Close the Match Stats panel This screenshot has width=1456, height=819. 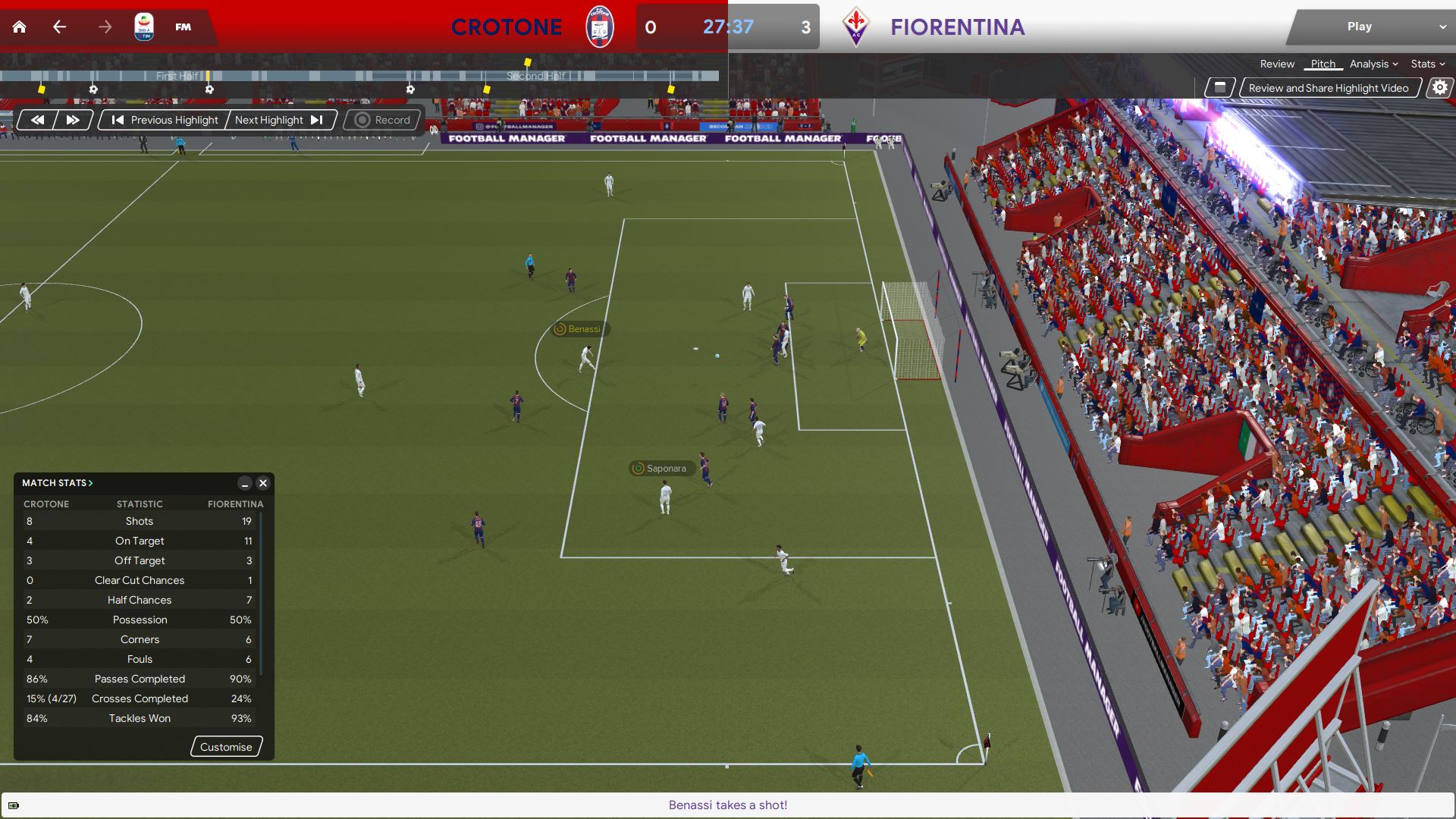pyautogui.click(x=263, y=483)
